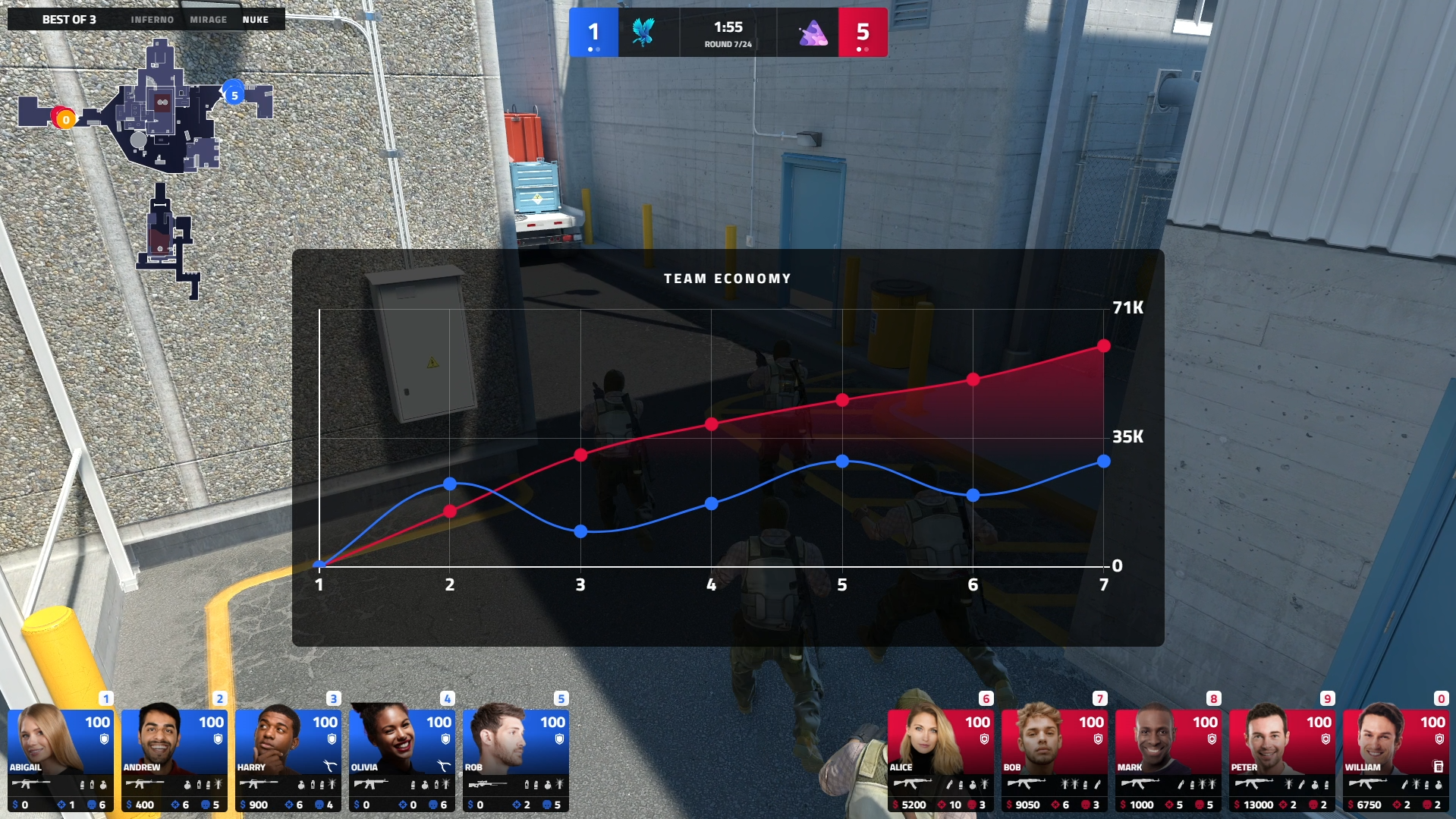Image resolution: width=1456 pixels, height=819 pixels.
Task: Select the blue team eagle logo
Action: point(644,32)
